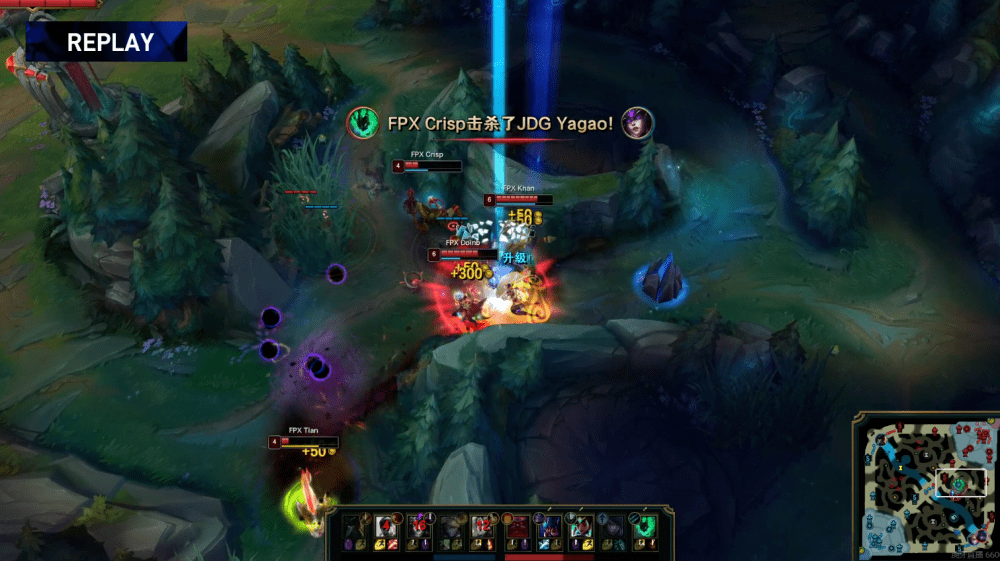Select the red-faced champion portrait in scoreboard

[517, 526]
